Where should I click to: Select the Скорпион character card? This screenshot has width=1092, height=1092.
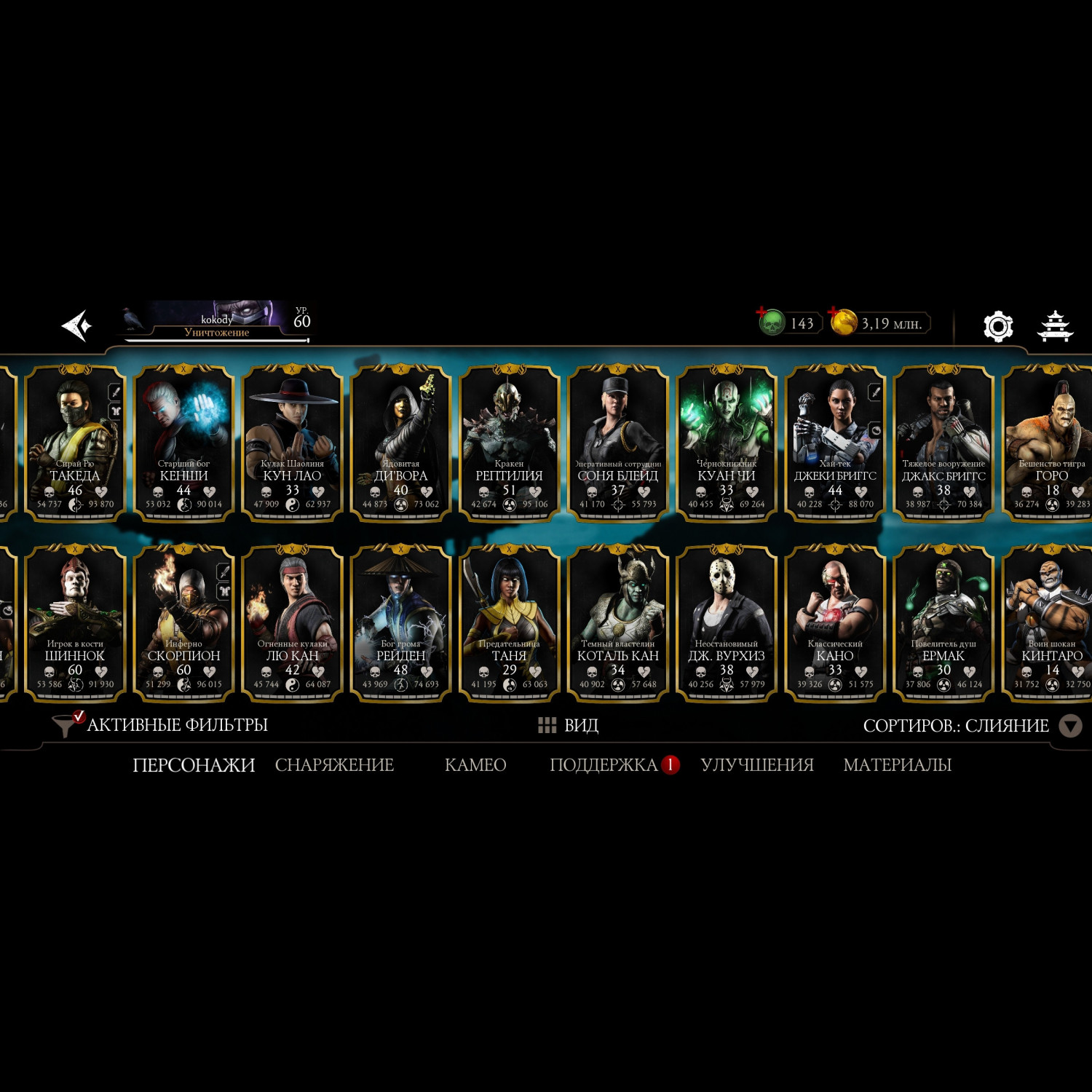tap(183, 623)
